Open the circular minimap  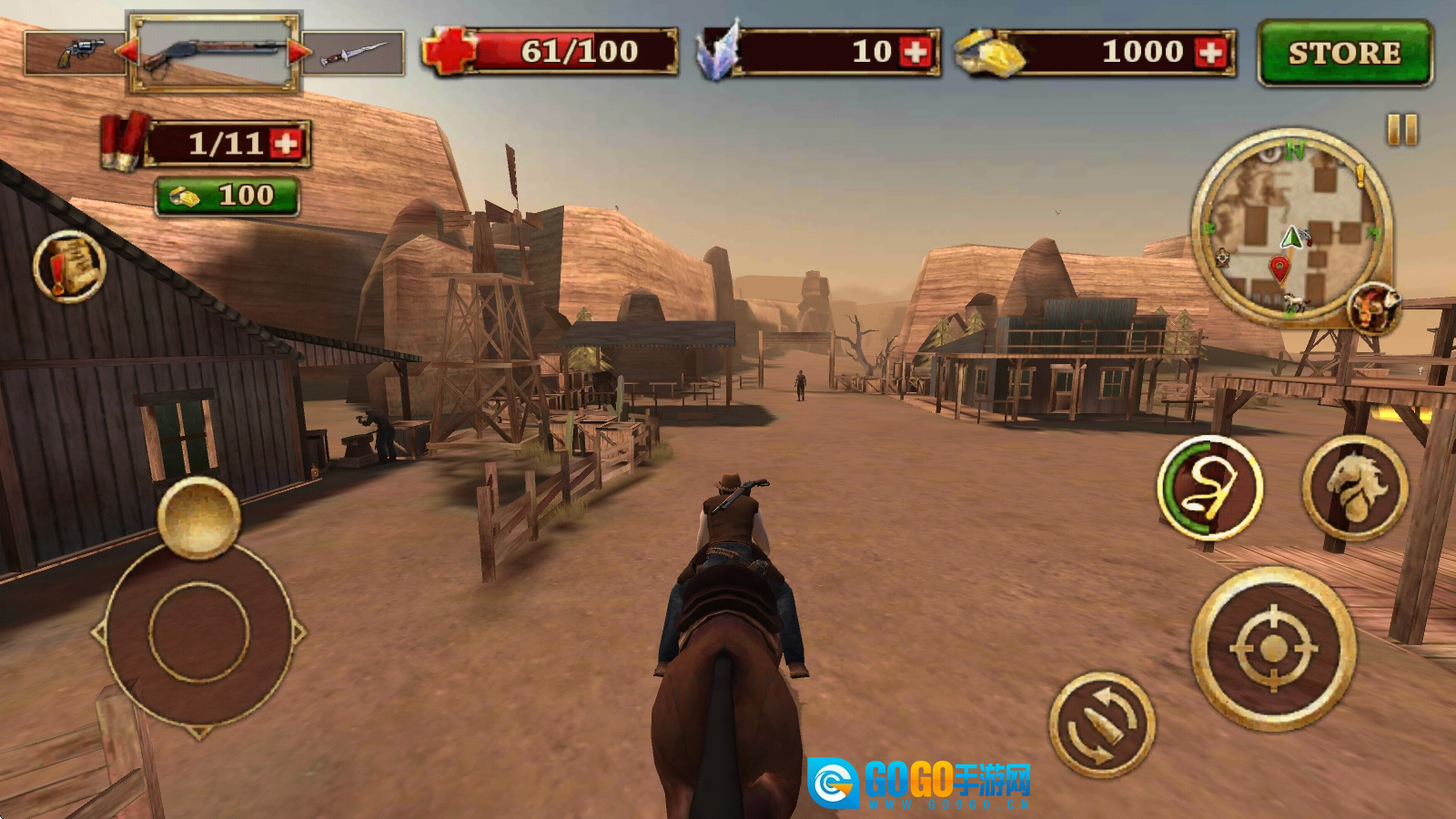point(1289,224)
